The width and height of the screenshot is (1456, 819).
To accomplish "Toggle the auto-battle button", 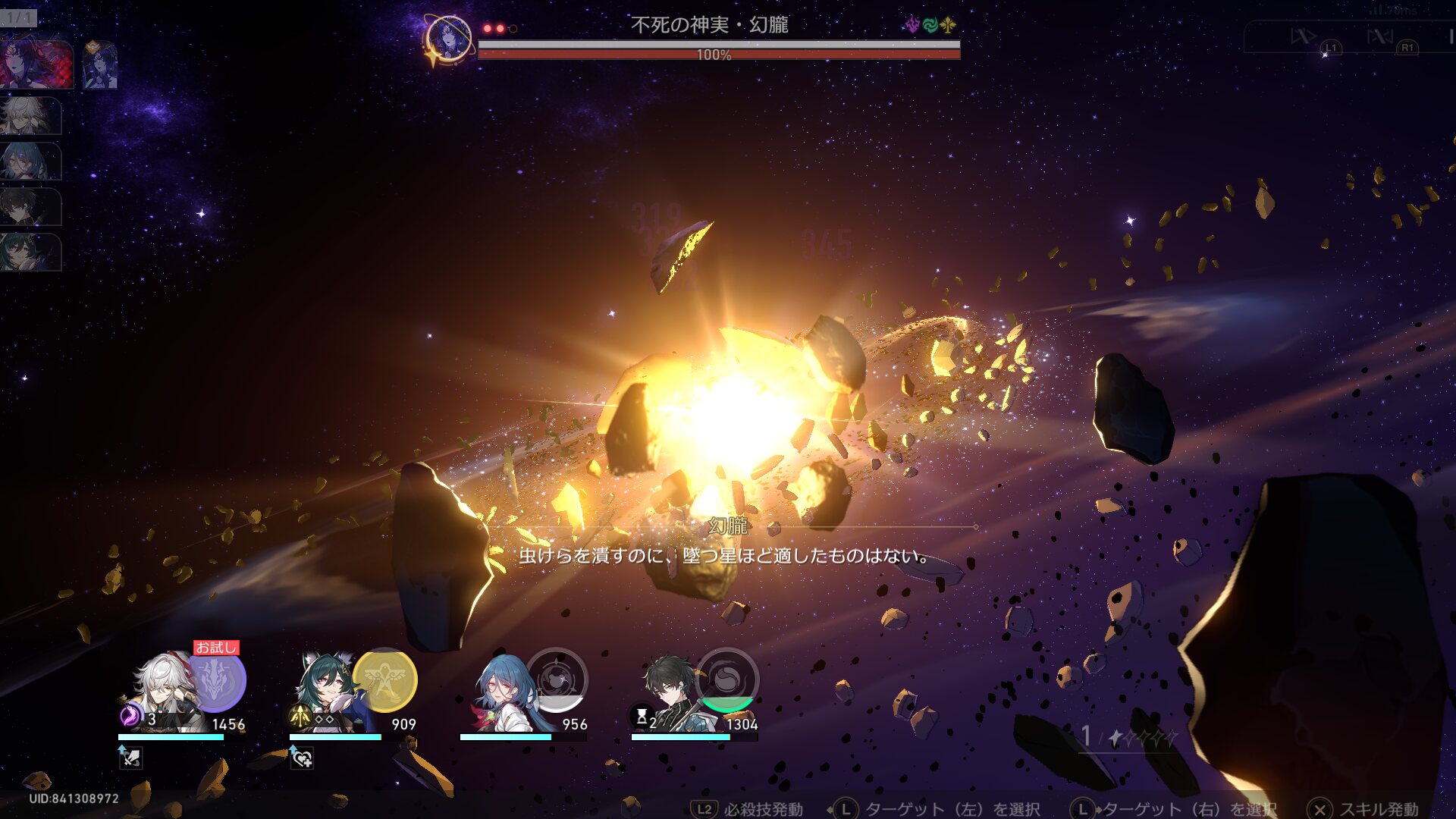I will 1380,36.
